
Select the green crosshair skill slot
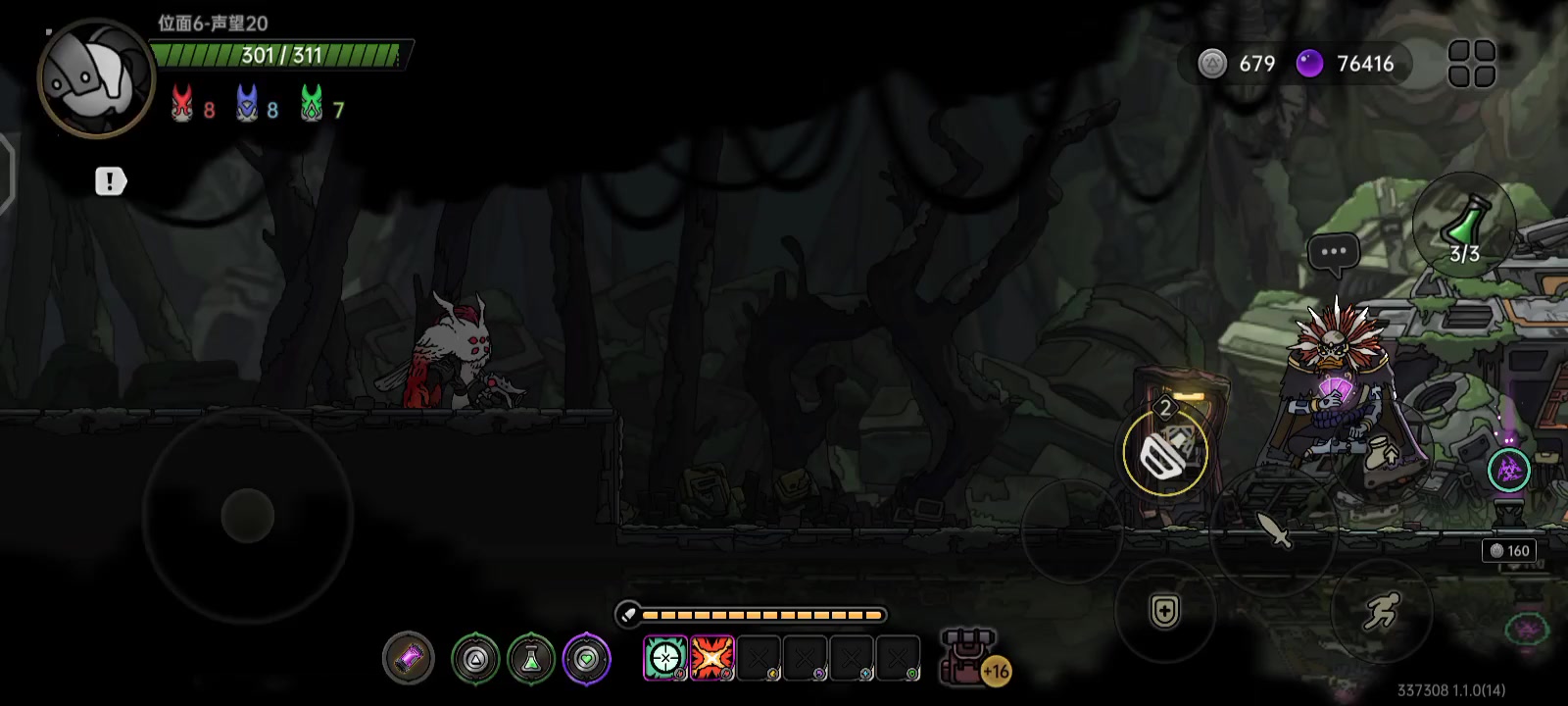(x=664, y=658)
